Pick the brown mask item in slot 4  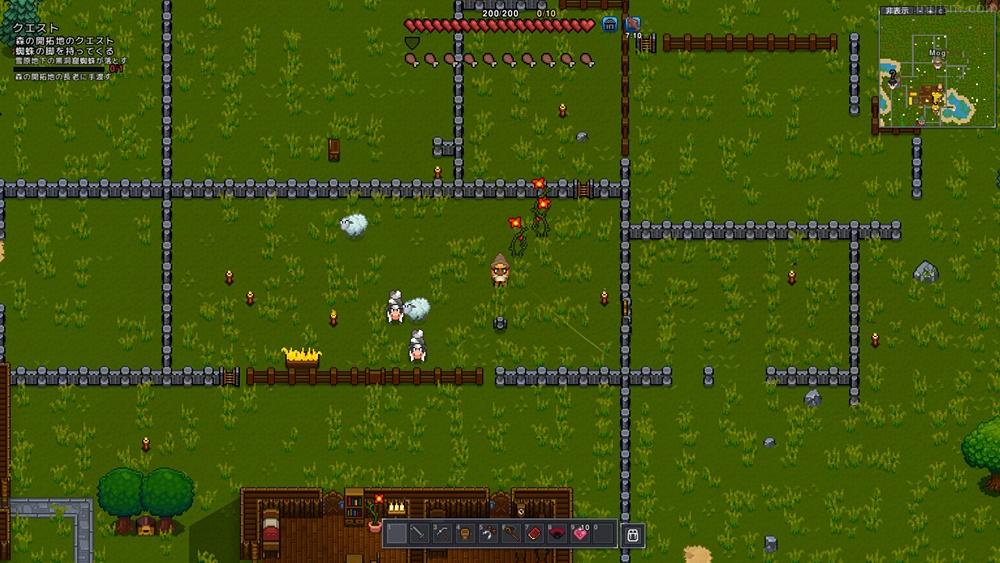tap(465, 534)
